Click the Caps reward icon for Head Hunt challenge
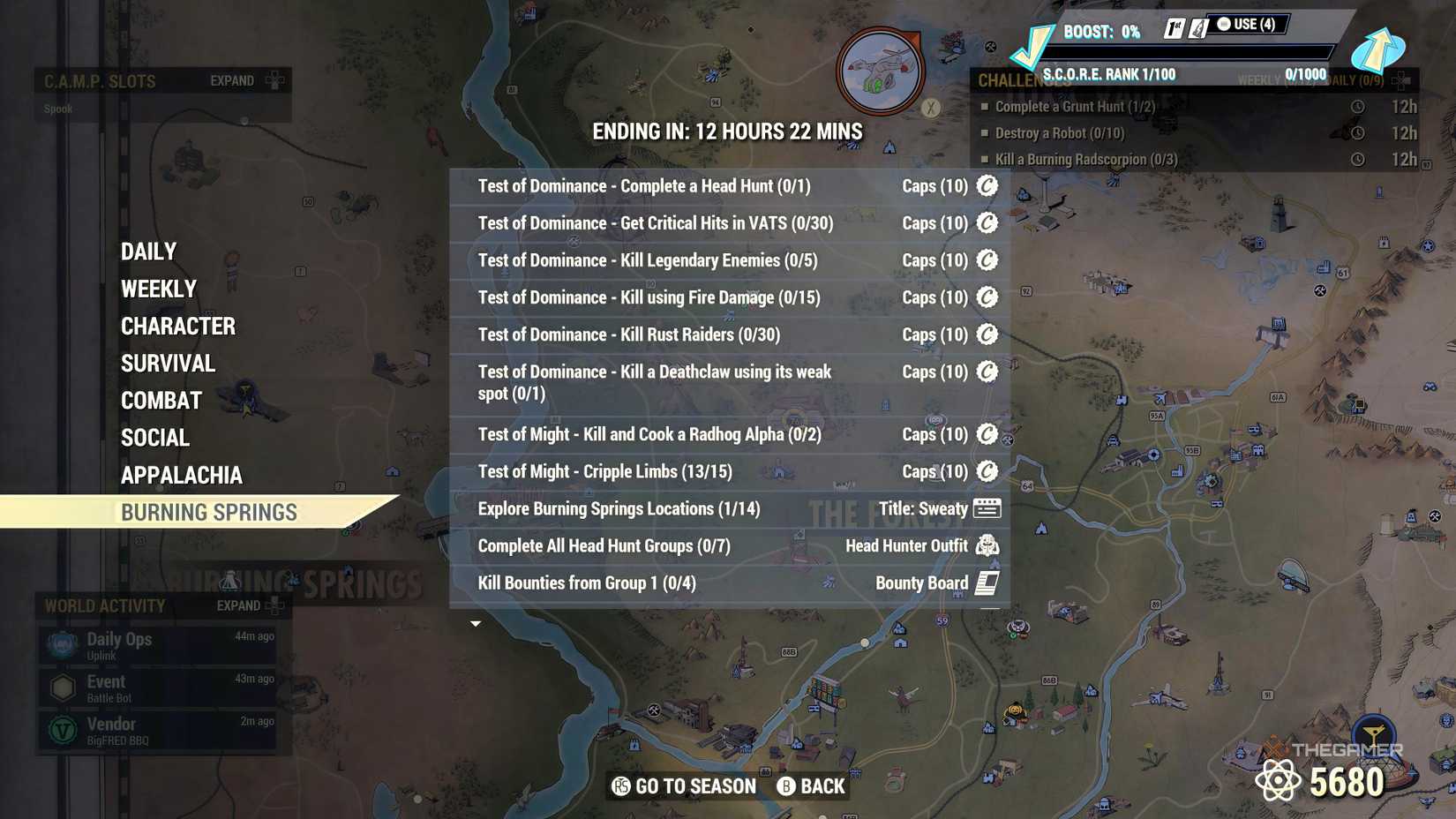This screenshot has height=819, width=1456. pyautogui.click(x=987, y=186)
